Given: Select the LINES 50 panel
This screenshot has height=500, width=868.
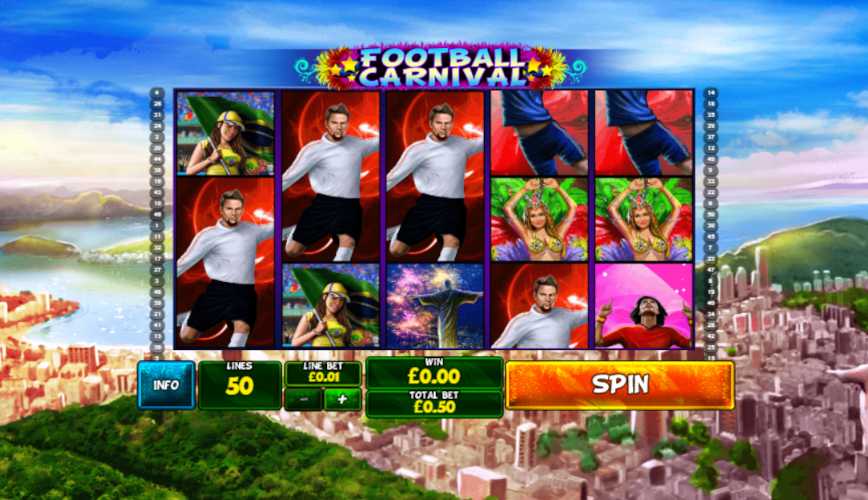Looking at the screenshot, I should point(239,384).
